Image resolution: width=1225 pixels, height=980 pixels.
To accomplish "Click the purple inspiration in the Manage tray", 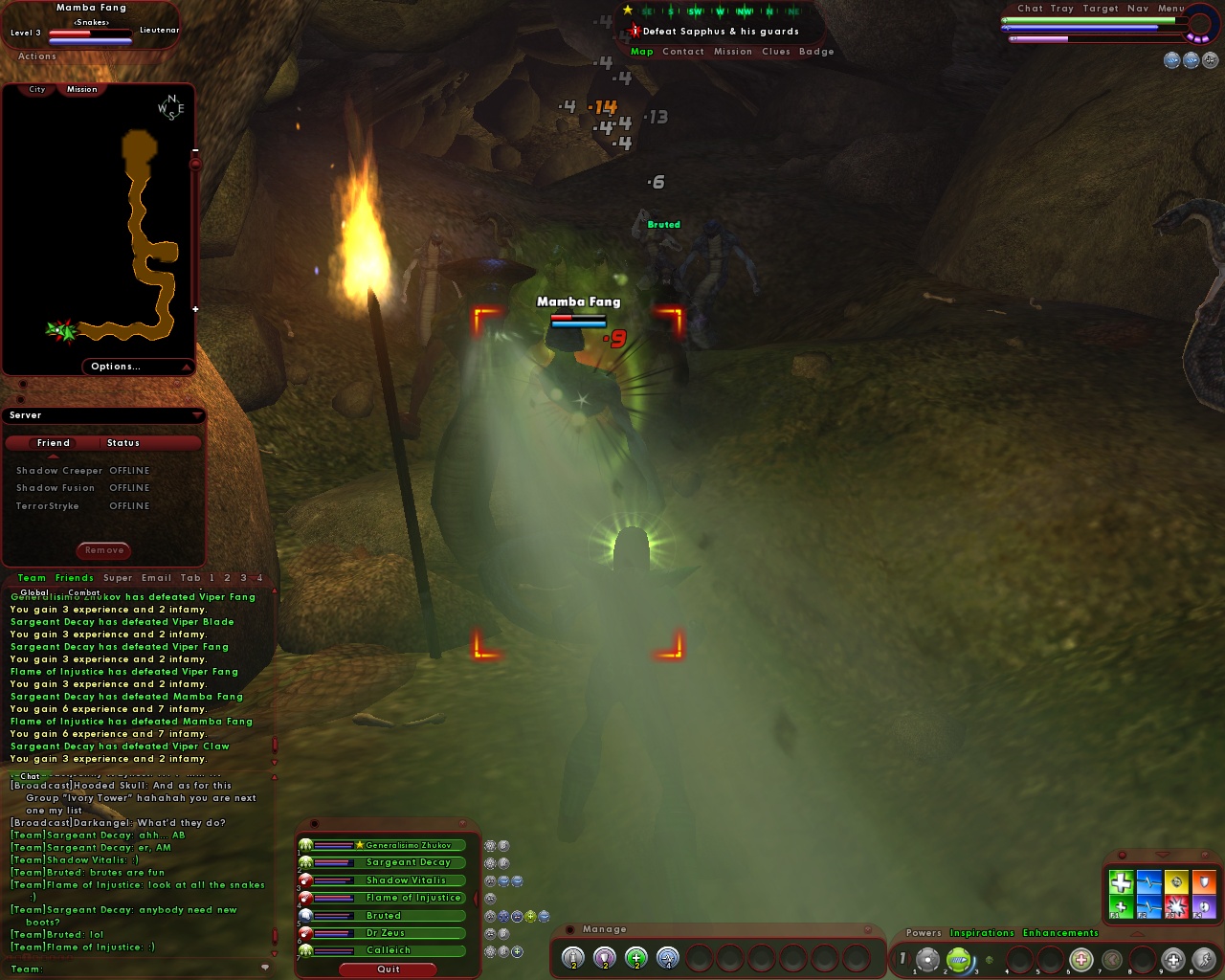I will 602,958.
